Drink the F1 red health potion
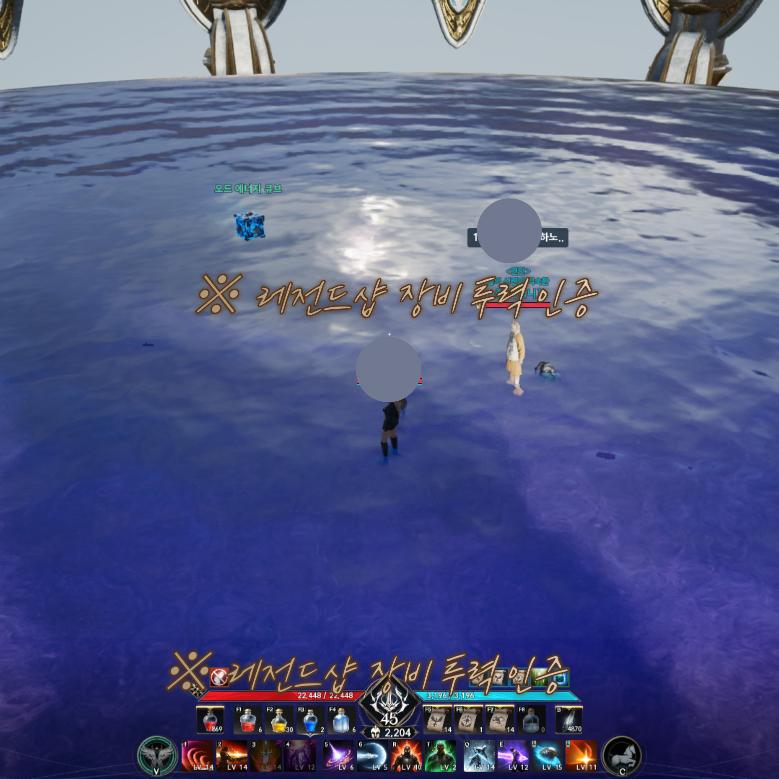Viewport: 779px width, 779px height. (247, 719)
